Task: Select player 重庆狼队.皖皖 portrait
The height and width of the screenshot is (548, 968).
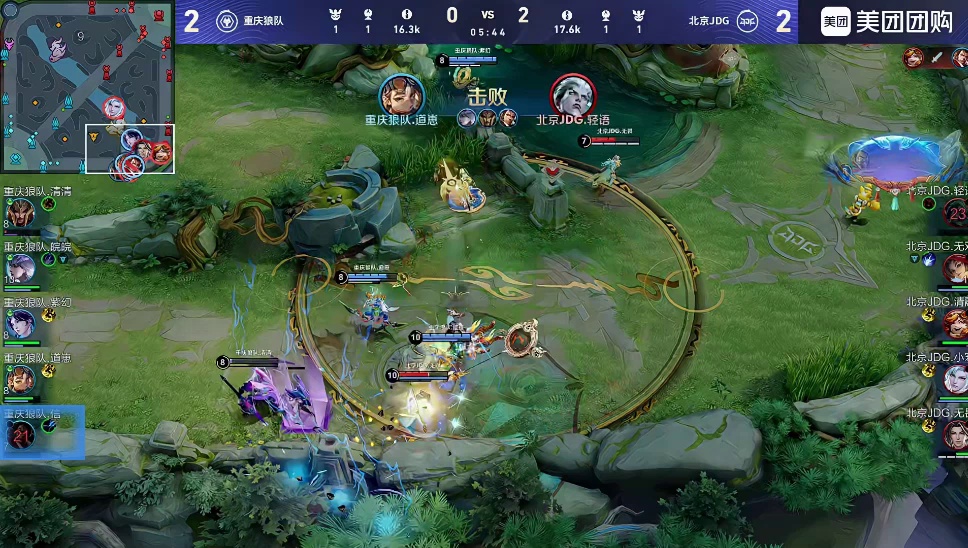Action: (21, 268)
